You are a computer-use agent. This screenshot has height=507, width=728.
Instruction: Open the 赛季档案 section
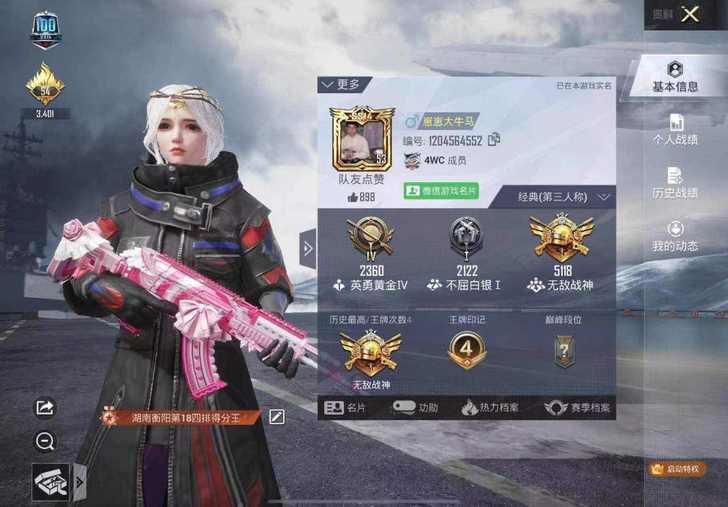coord(577,408)
